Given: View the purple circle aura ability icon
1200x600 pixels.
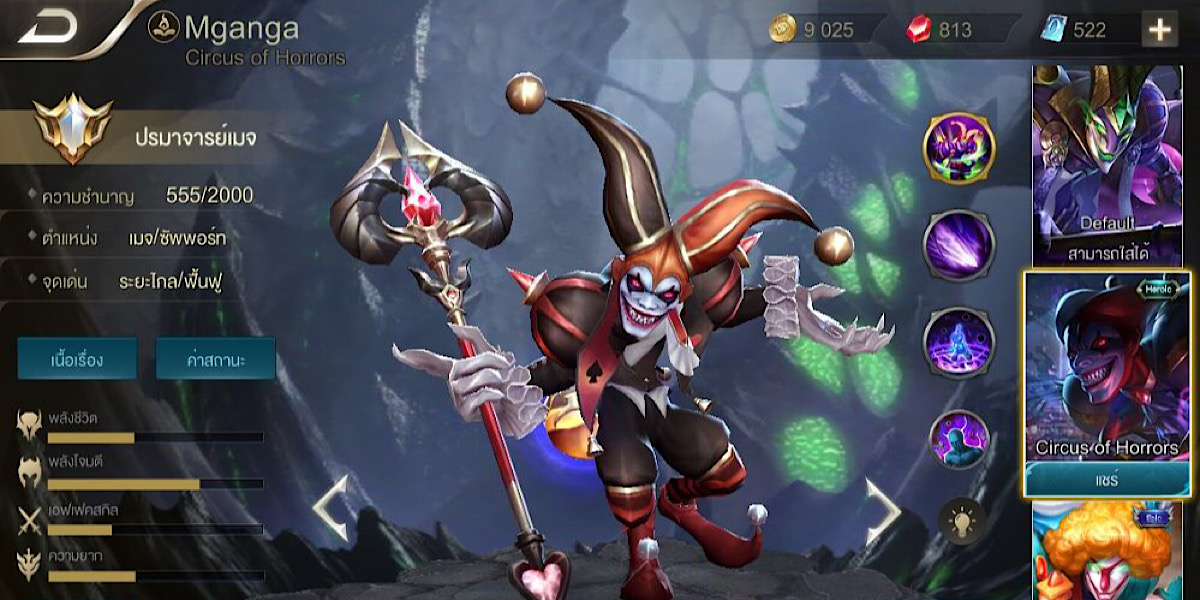Looking at the screenshot, I should [958, 342].
